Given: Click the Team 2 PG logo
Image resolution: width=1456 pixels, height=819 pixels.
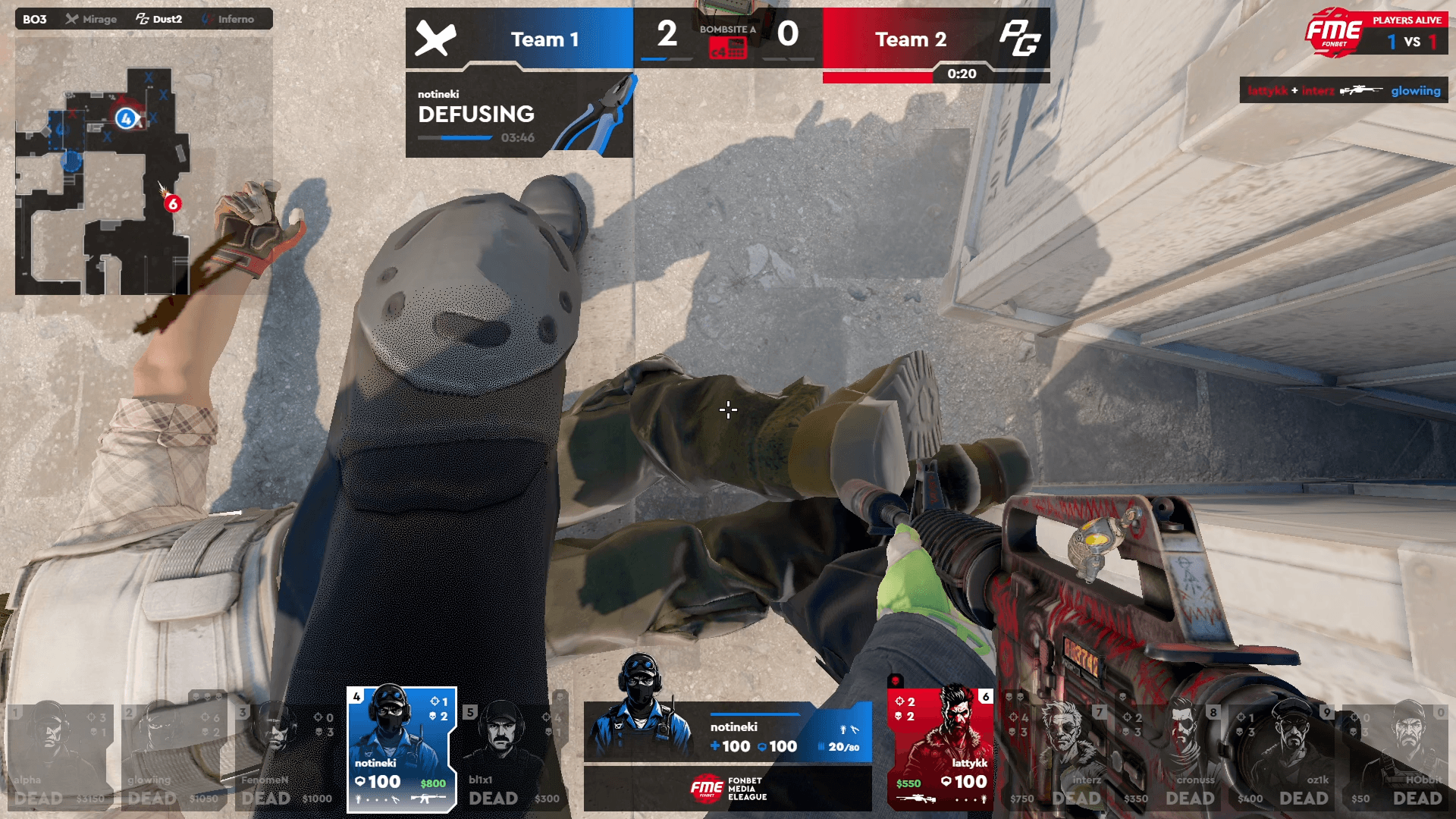Looking at the screenshot, I should pos(1018,39).
